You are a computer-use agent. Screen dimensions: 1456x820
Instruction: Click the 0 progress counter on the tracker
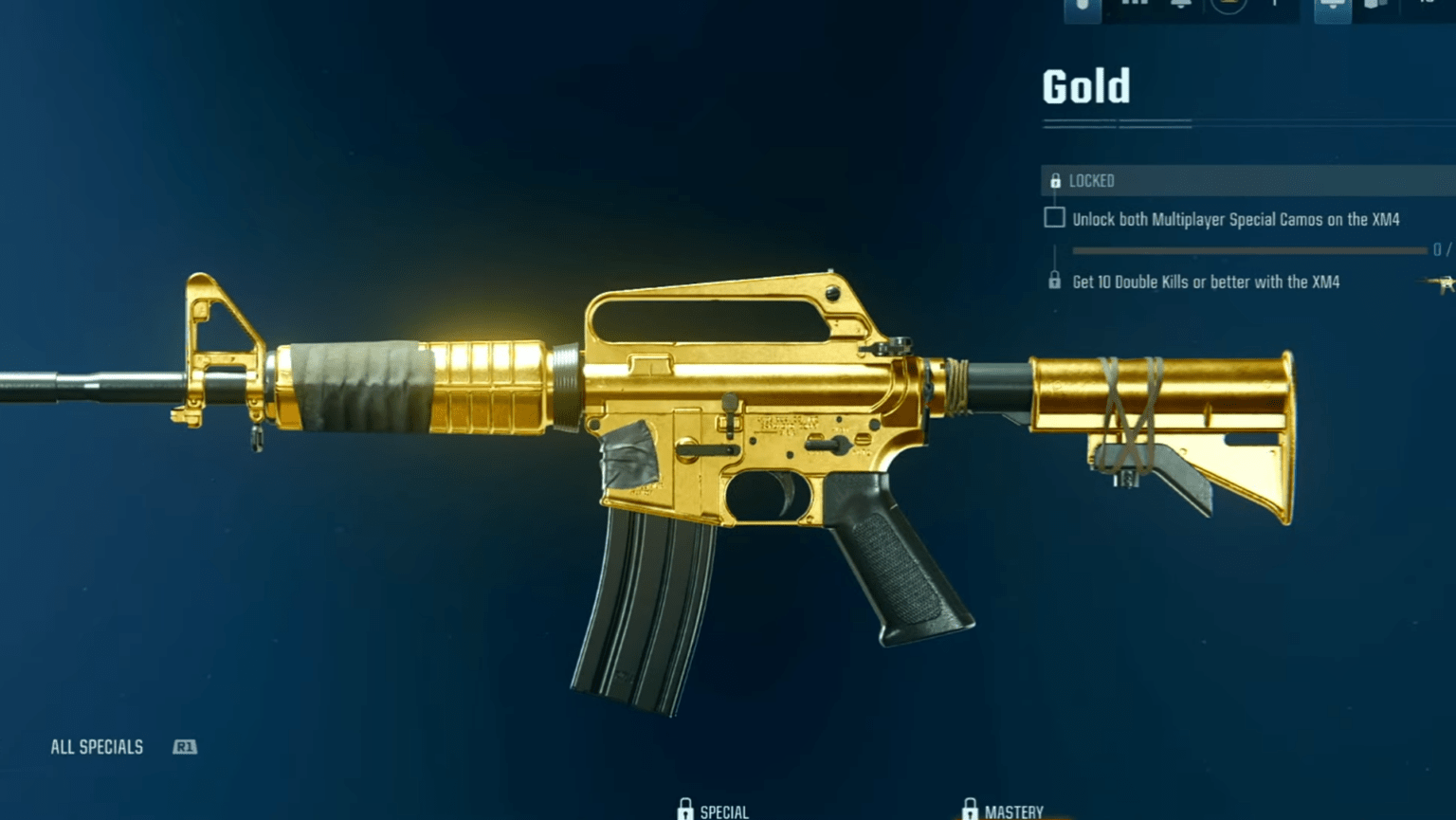(1435, 249)
